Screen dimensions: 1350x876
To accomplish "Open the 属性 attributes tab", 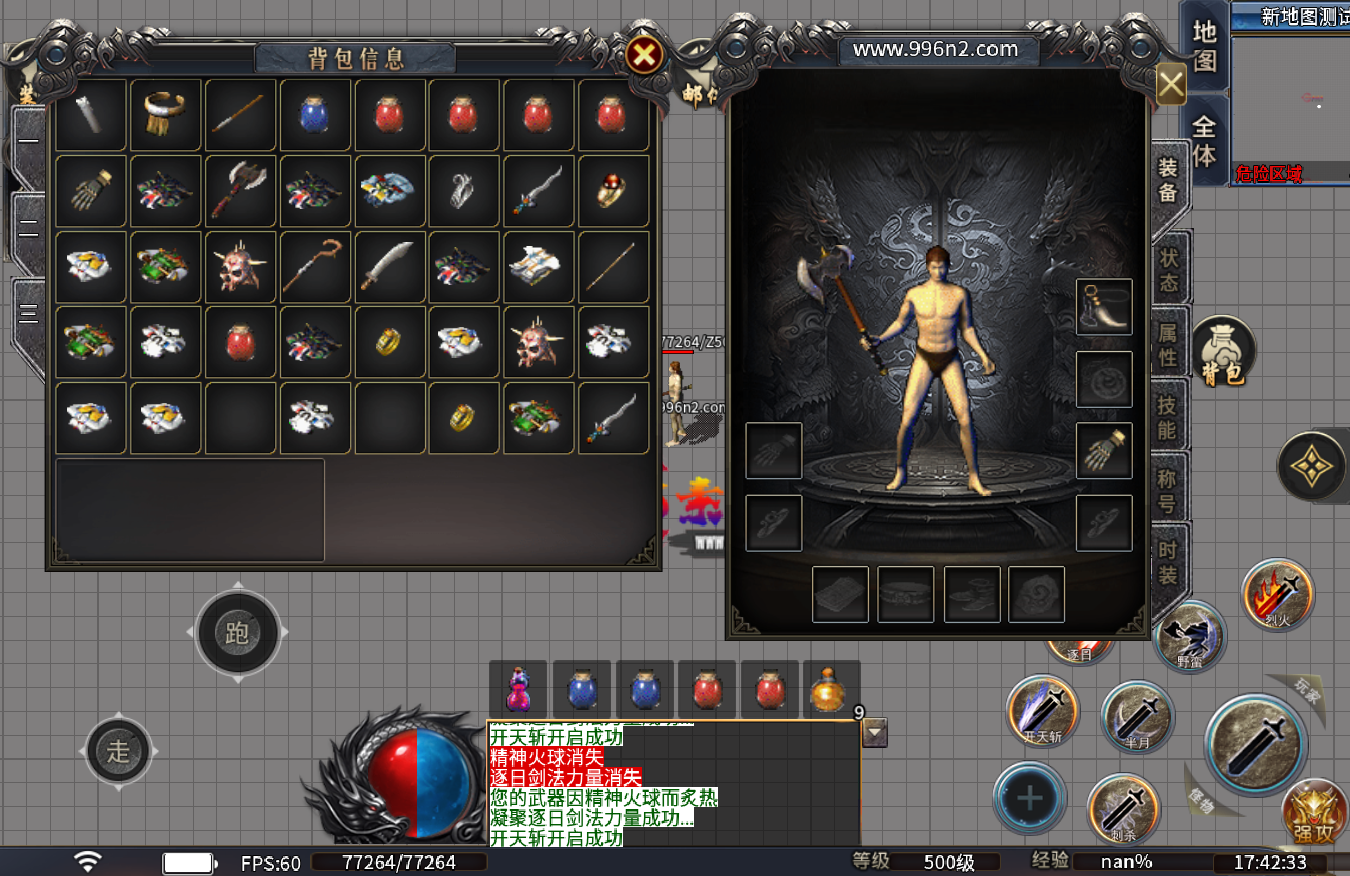I will 1169,343.
